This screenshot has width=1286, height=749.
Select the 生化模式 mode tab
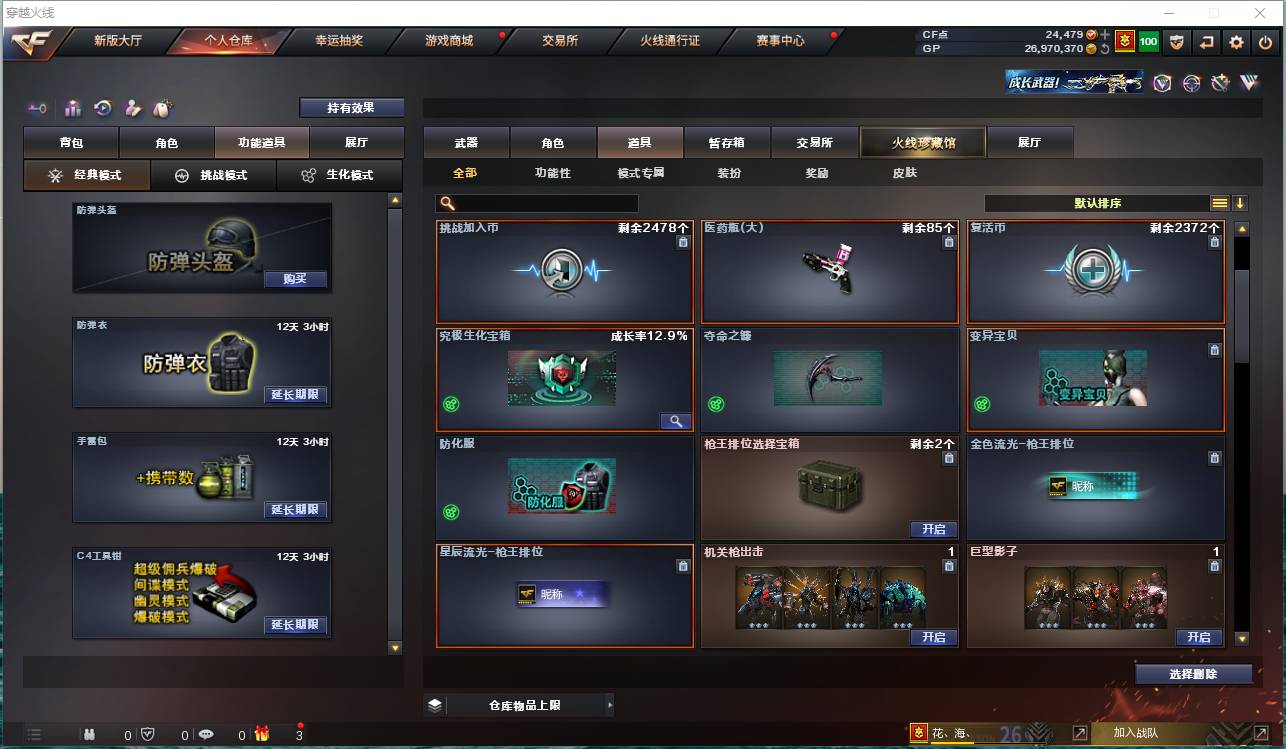coord(339,175)
